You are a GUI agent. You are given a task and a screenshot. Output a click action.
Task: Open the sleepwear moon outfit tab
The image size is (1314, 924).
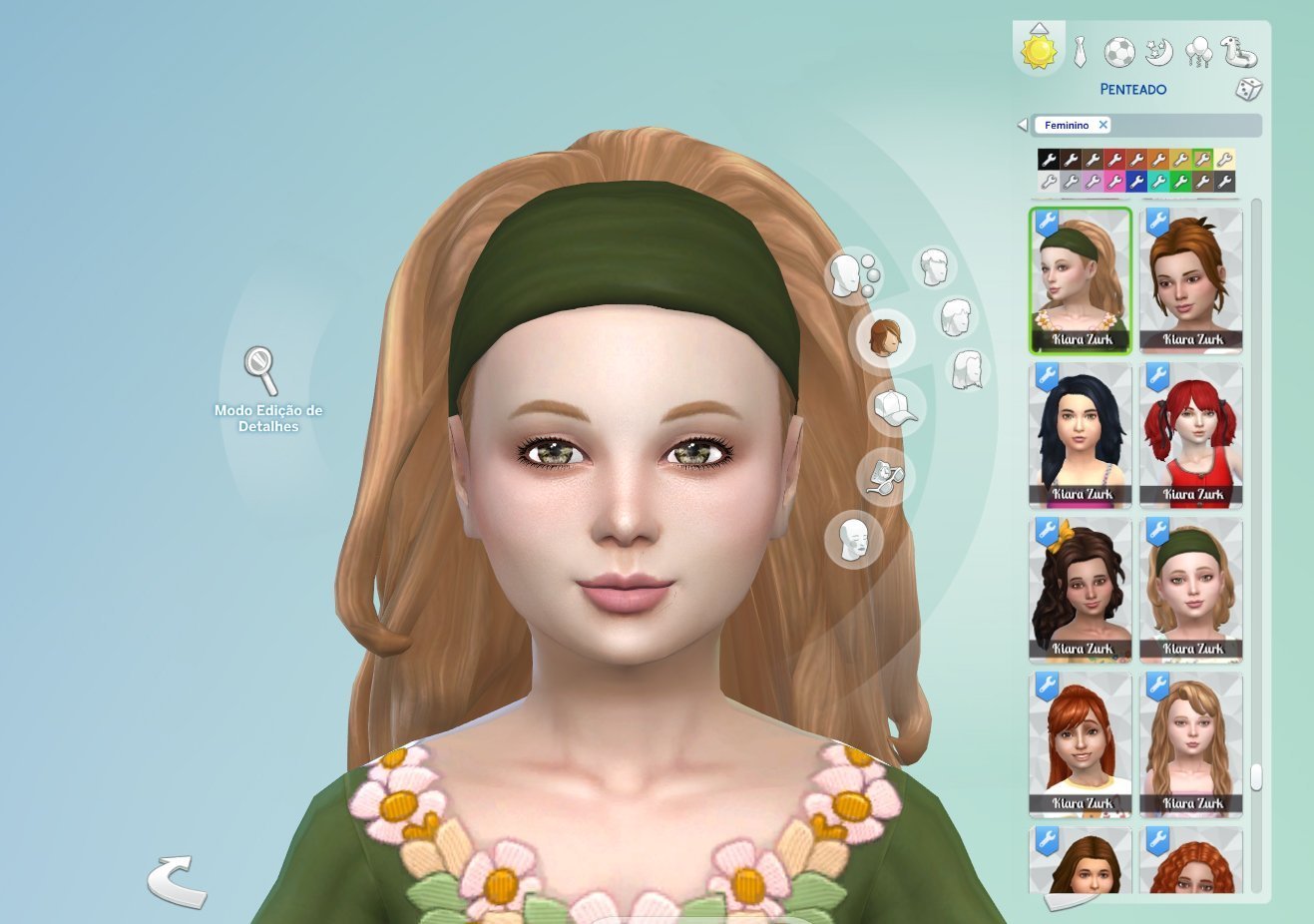click(x=1158, y=51)
